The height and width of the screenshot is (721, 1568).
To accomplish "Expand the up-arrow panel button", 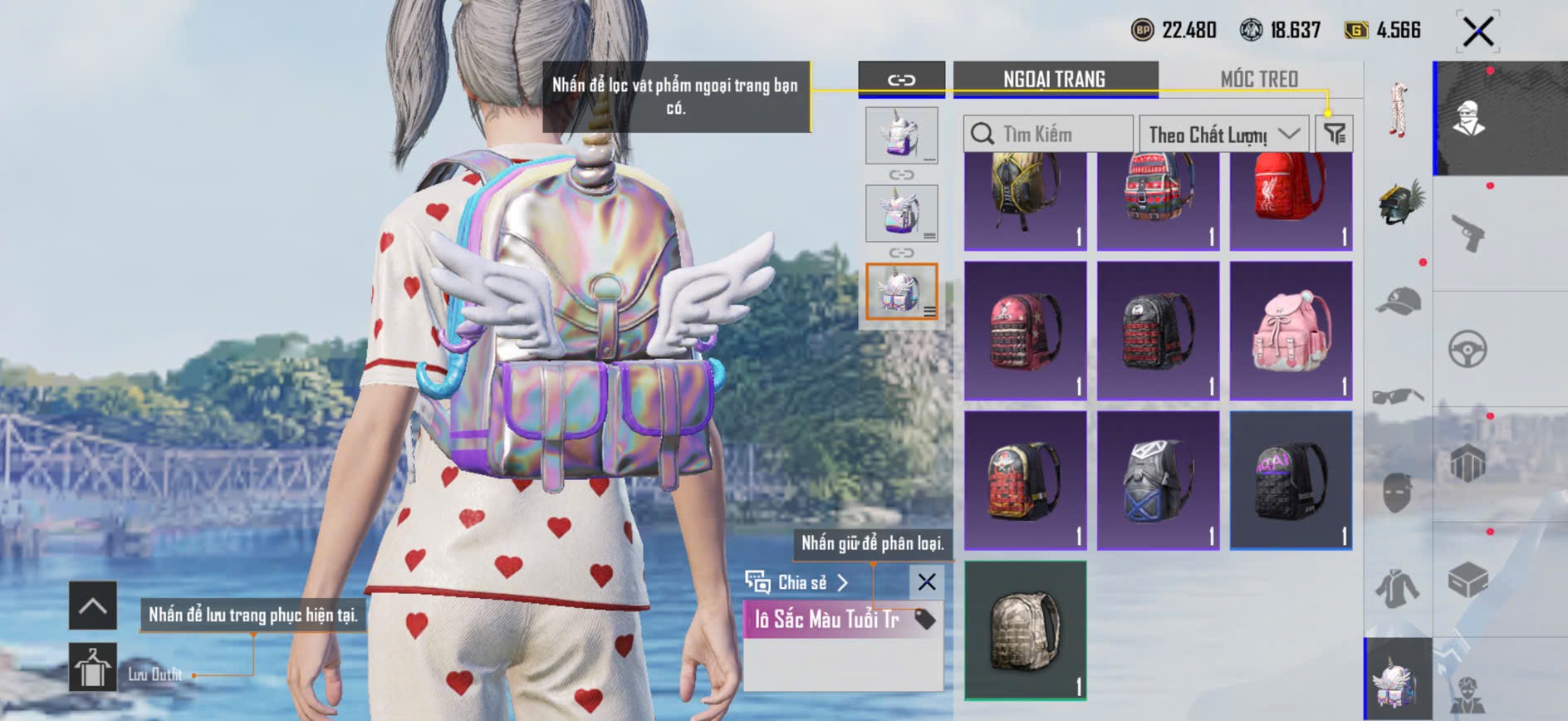I will (92, 606).
